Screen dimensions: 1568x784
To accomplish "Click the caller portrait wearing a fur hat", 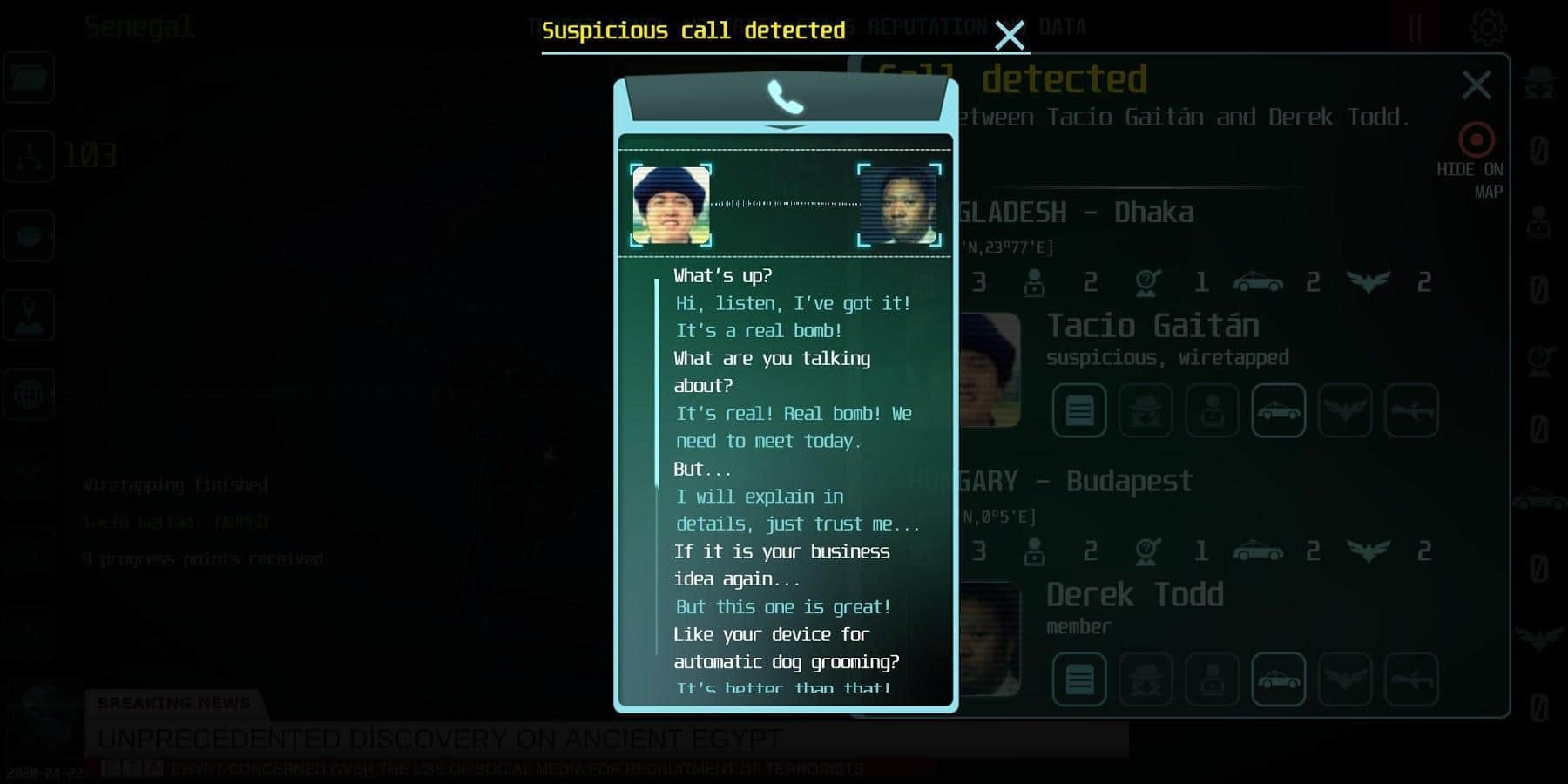I will coord(671,206).
